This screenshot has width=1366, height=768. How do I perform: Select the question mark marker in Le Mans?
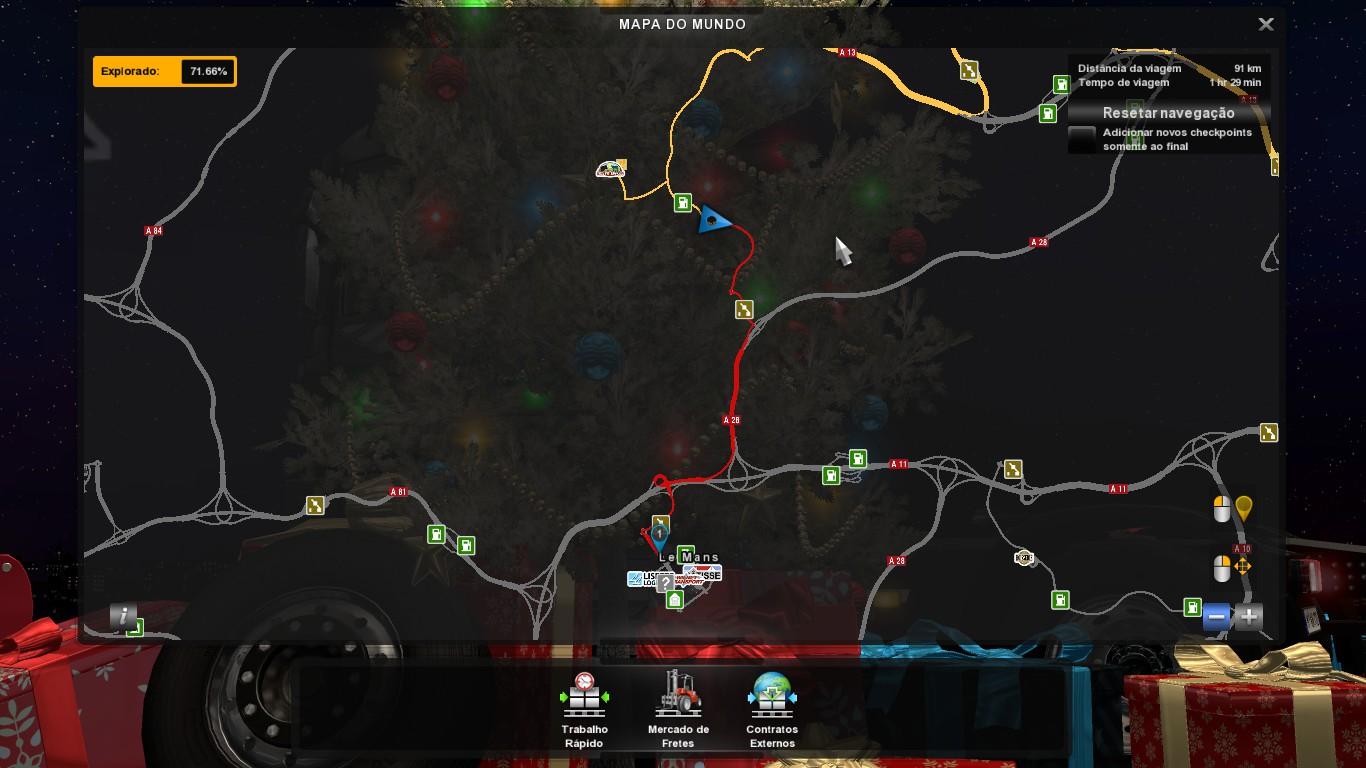[x=666, y=583]
